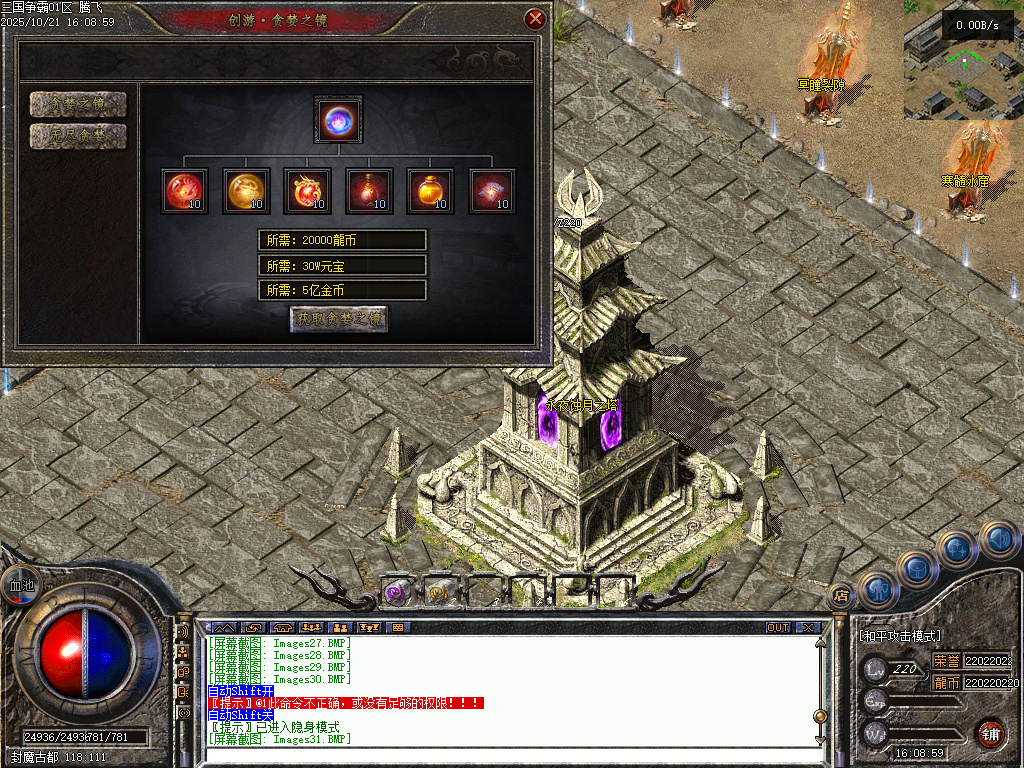The image size is (1024, 768).
Task: Switch to the 贪婪之镜 tab
Action: point(78,104)
